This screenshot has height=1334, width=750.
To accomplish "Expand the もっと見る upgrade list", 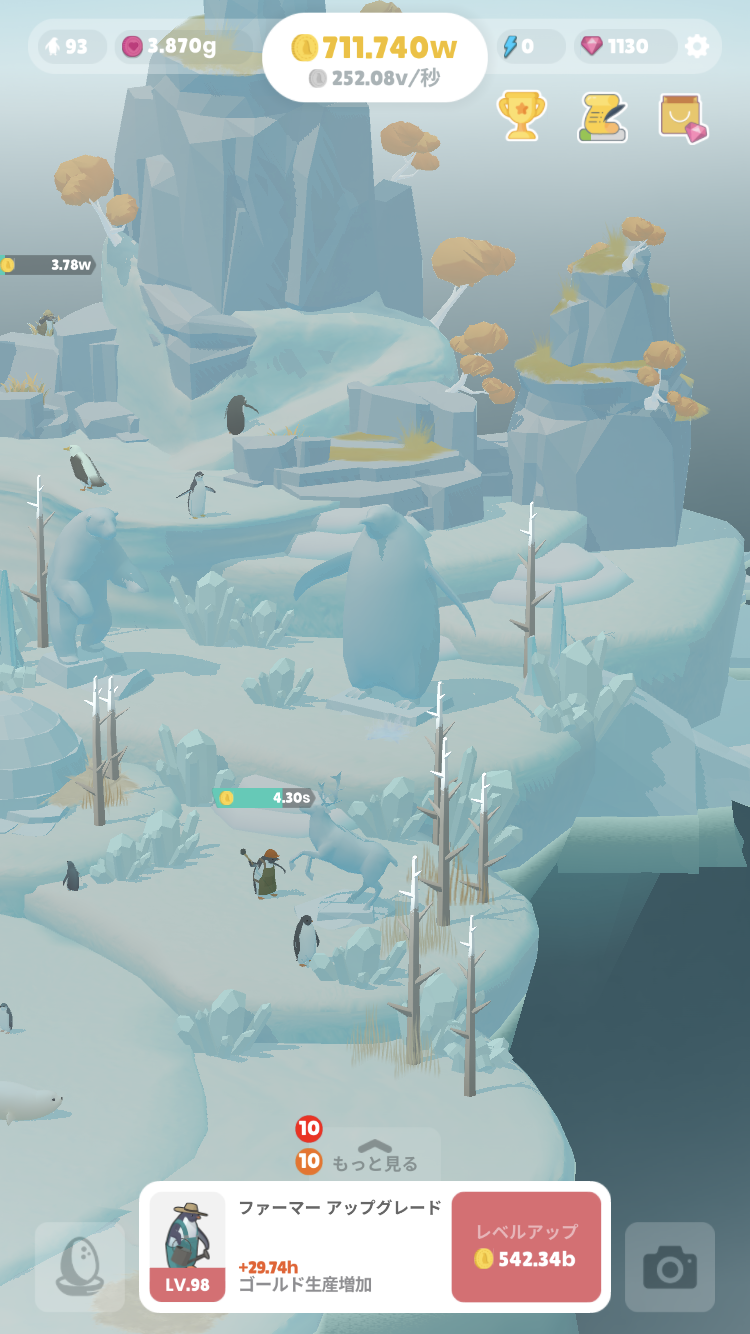I will pos(374,1156).
